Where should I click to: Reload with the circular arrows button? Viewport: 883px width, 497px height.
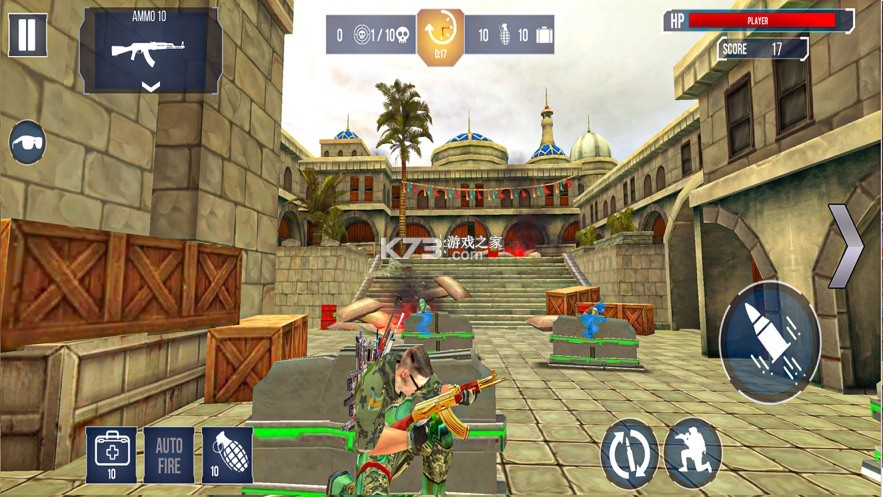coord(630,453)
